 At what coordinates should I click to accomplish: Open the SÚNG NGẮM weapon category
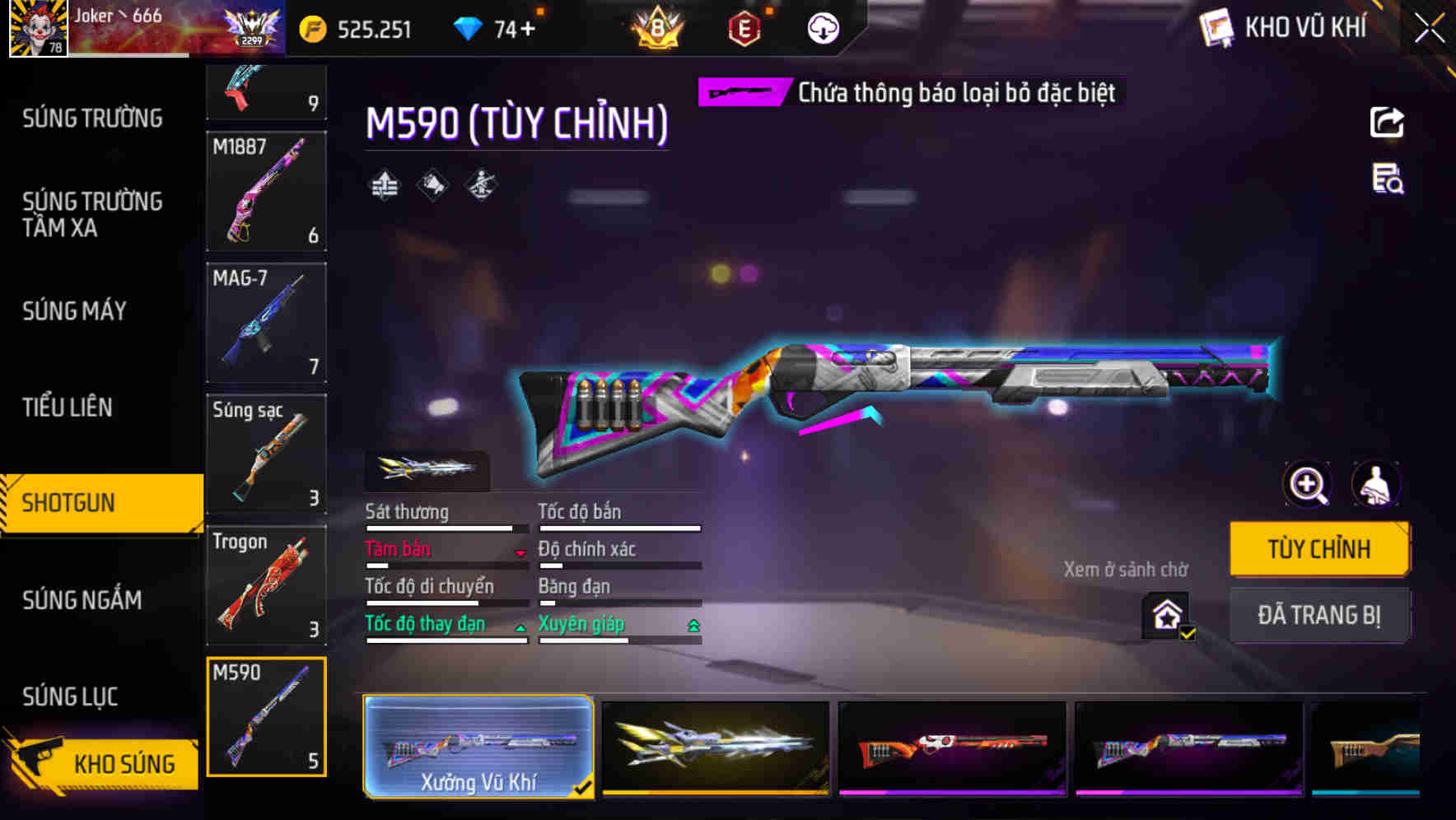tap(82, 600)
